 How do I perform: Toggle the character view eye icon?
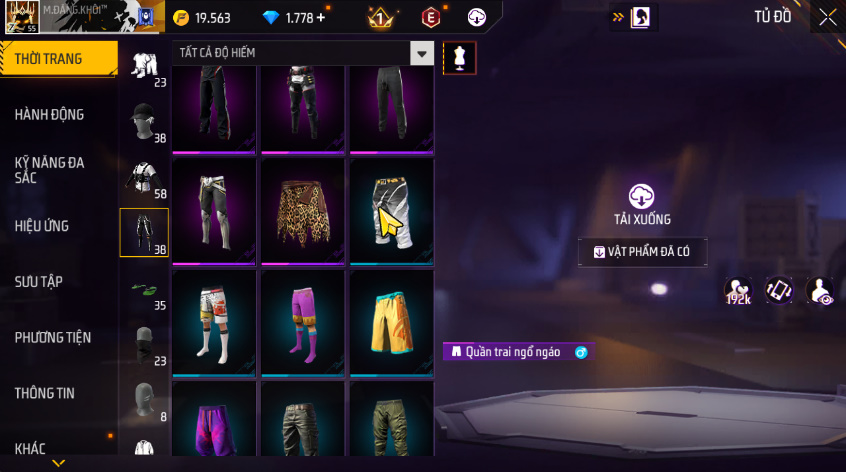click(x=820, y=291)
